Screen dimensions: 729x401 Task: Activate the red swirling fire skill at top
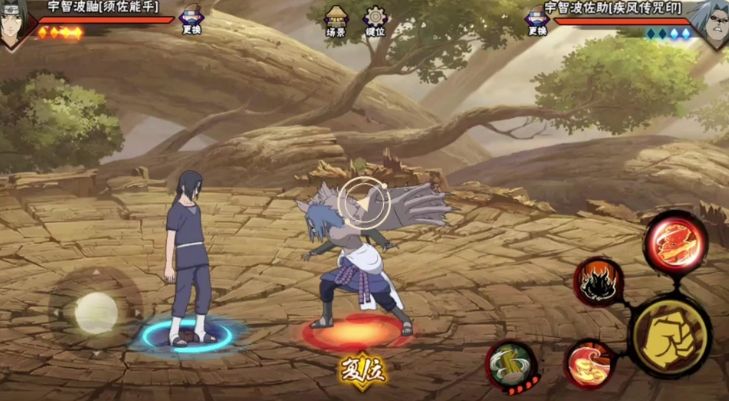[675, 243]
